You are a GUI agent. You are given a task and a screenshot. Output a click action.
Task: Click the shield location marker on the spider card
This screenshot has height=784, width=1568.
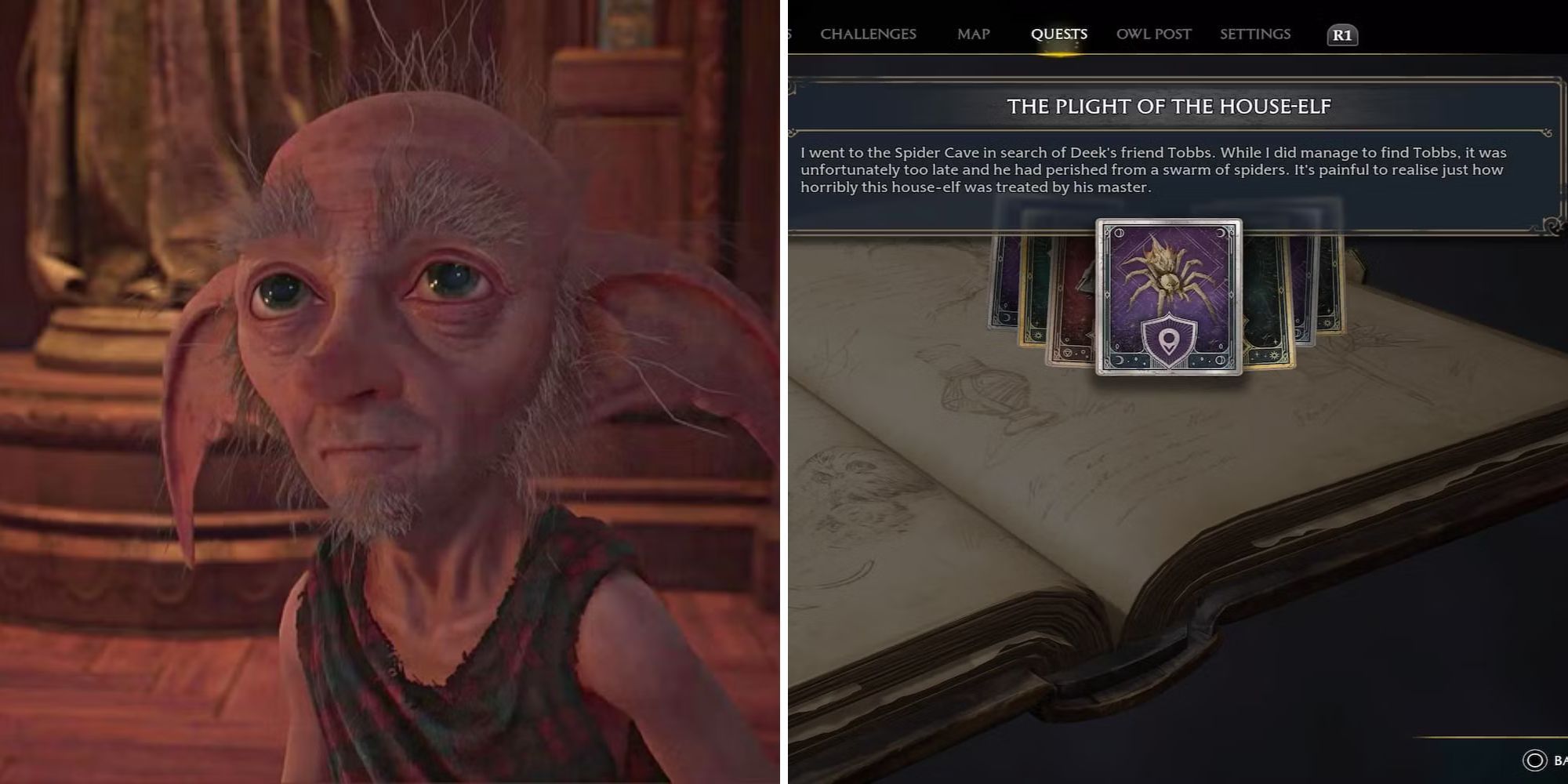pos(1169,340)
